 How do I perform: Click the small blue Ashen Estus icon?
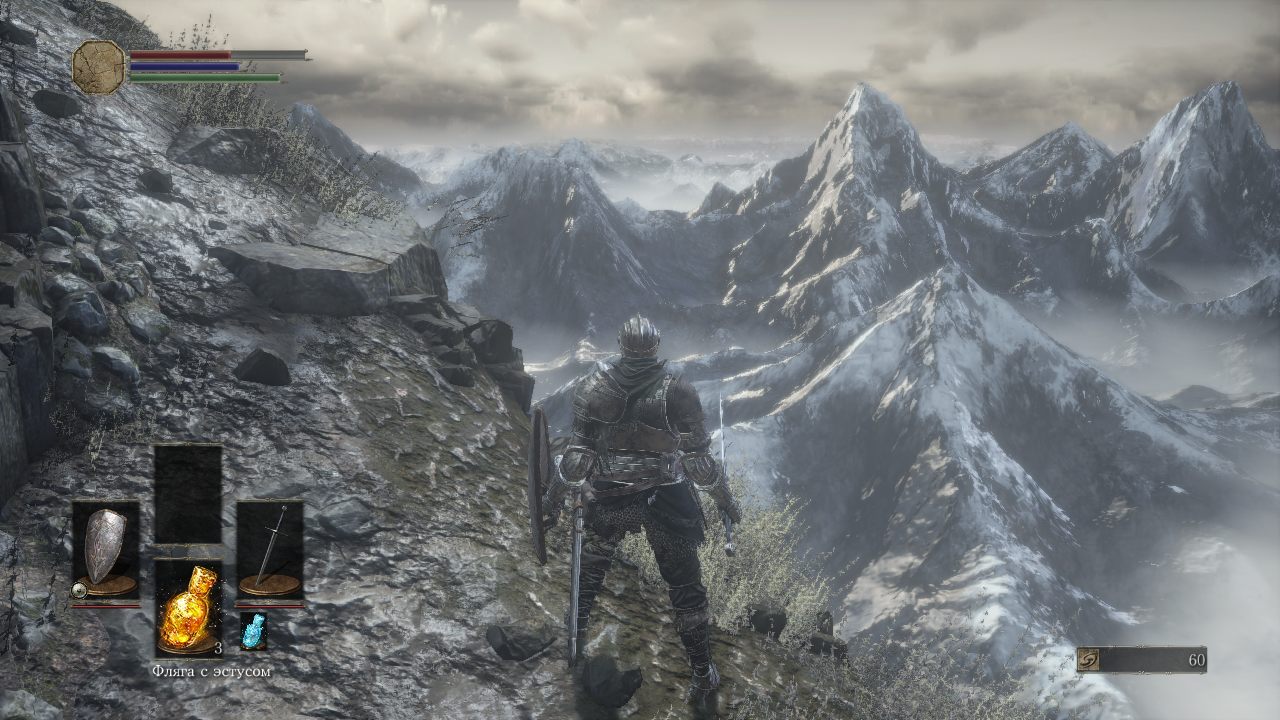tap(254, 631)
